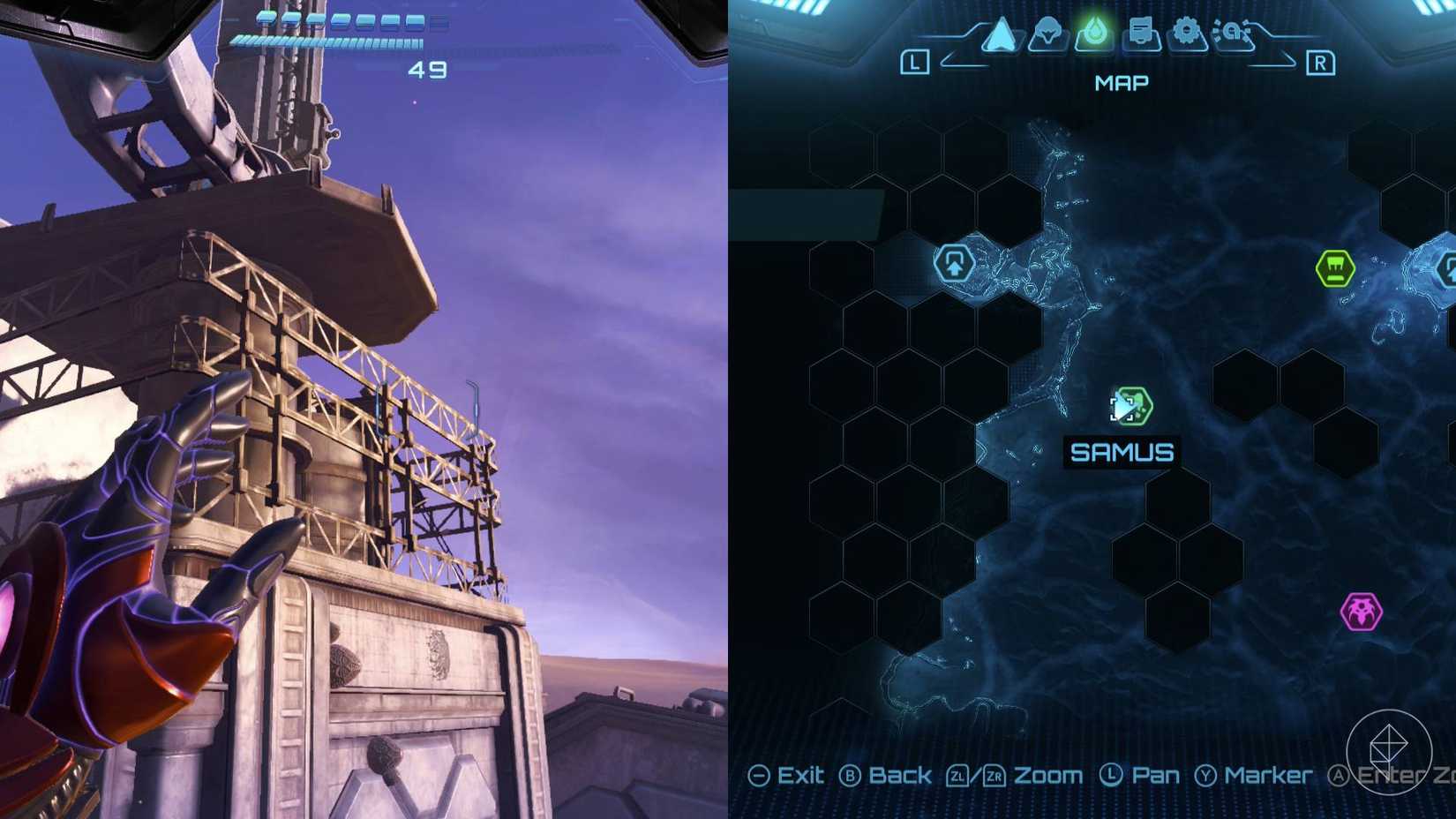
Task: Open the log book page icon
Action: pos(1141,34)
